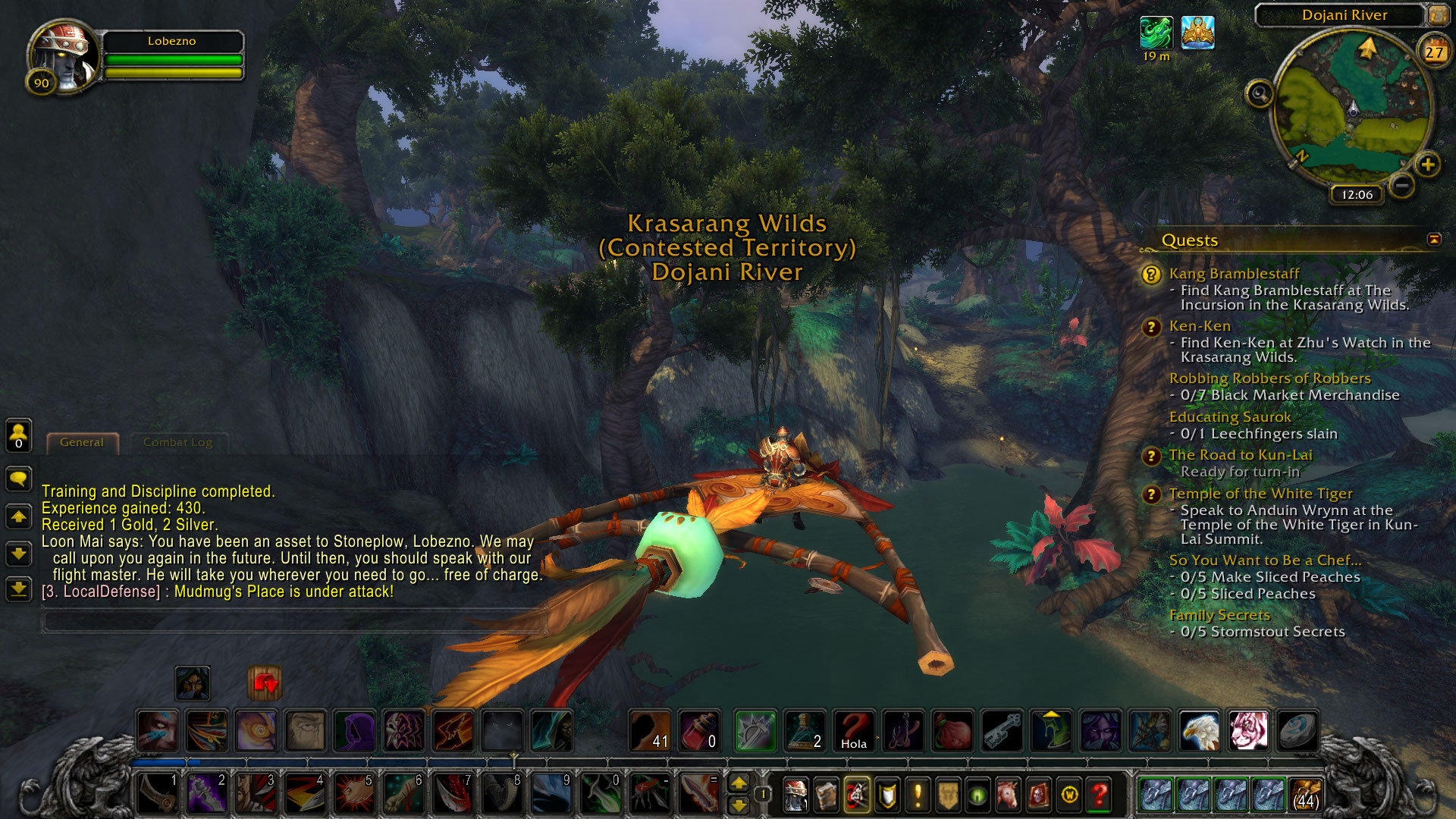Collapse the Quests tracker panel
Image resolution: width=1456 pixels, height=819 pixels.
click(x=1434, y=240)
